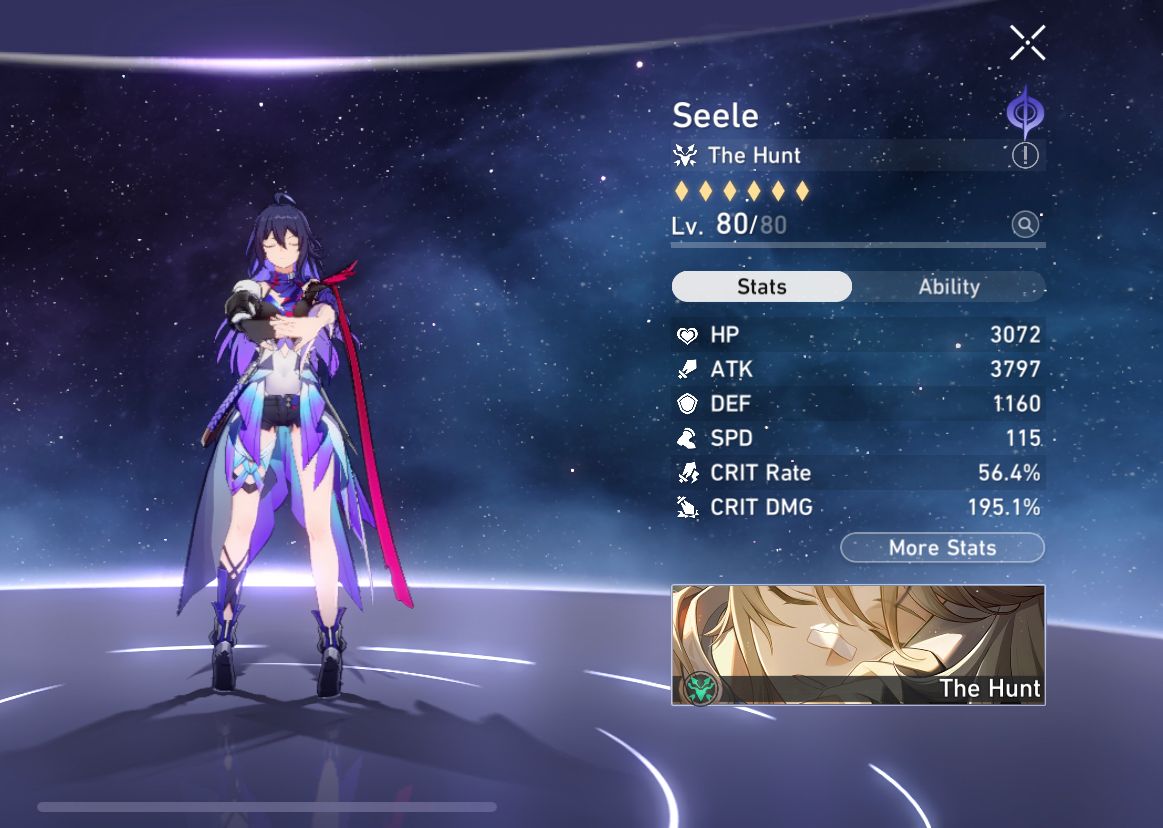Image resolution: width=1163 pixels, height=828 pixels.
Task: Close the Seele character details panel
Action: pos(1027,43)
